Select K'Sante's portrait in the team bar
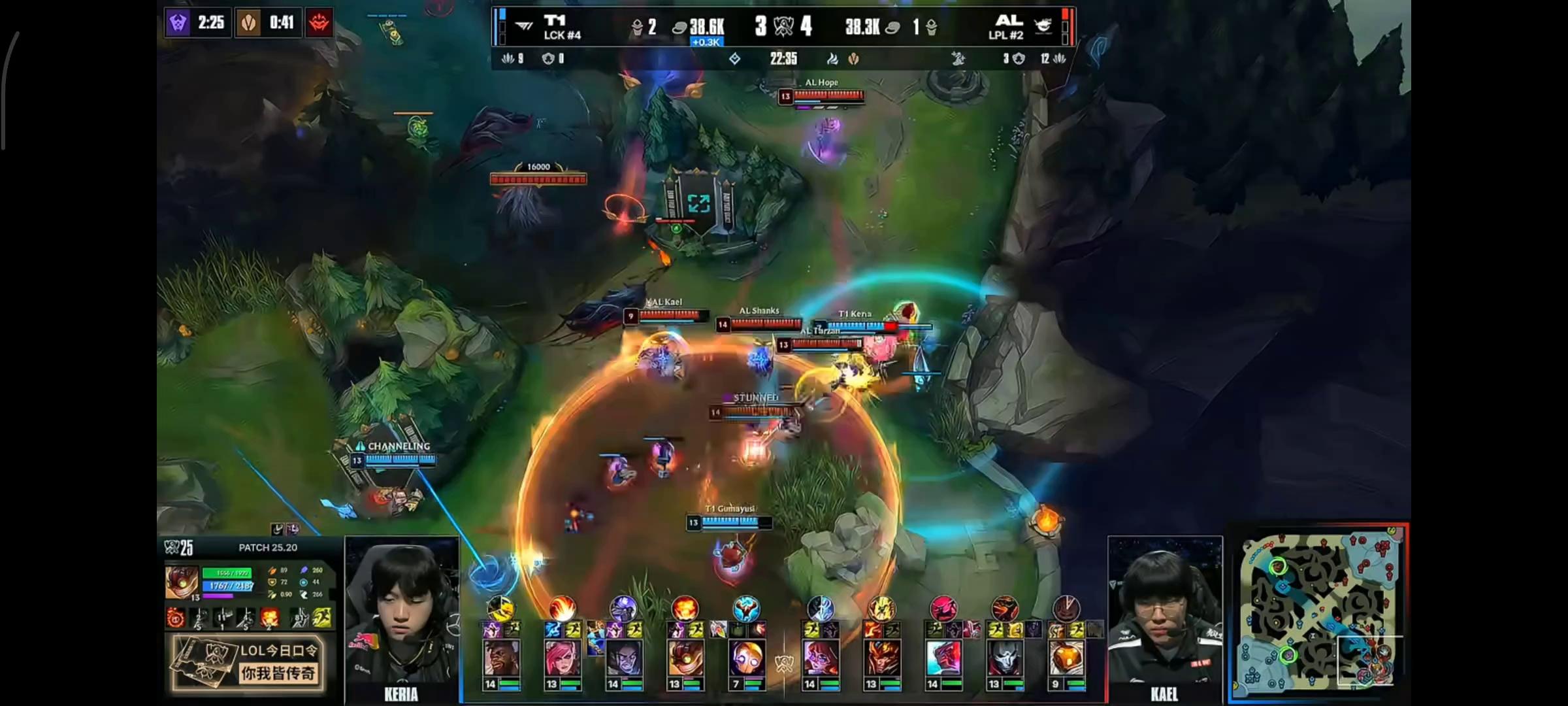The height and width of the screenshot is (706, 1568). pyautogui.click(x=501, y=658)
